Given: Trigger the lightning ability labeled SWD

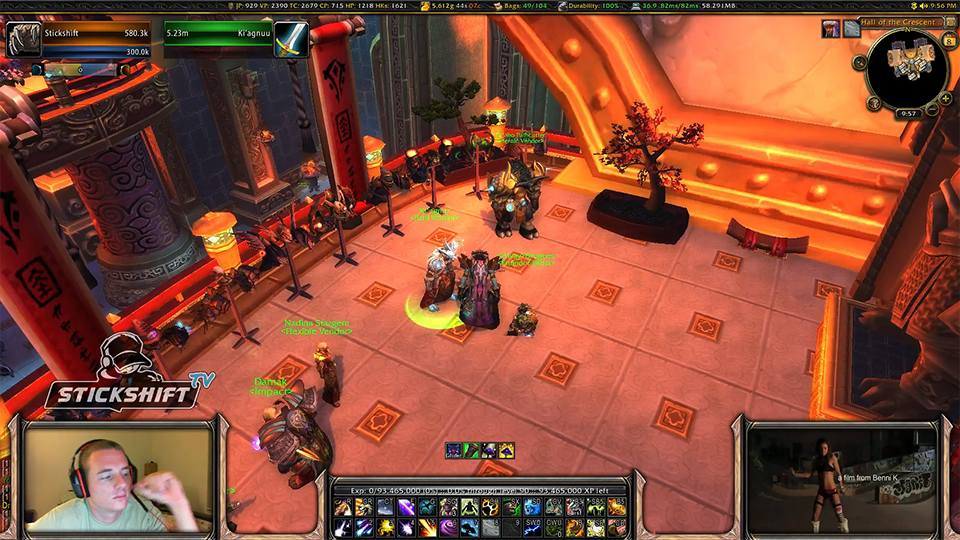Looking at the screenshot, I should pos(533,527).
